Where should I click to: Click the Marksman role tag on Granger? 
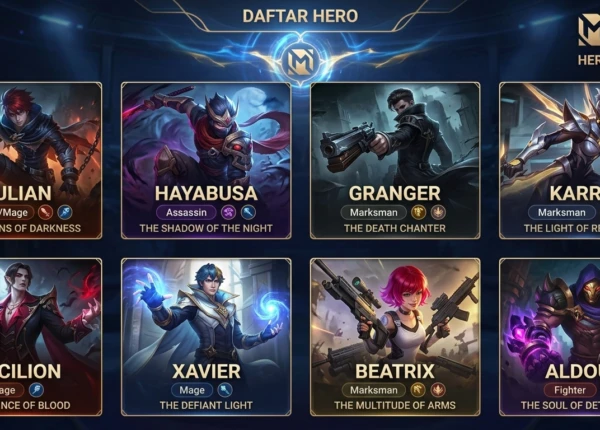click(372, 212)
